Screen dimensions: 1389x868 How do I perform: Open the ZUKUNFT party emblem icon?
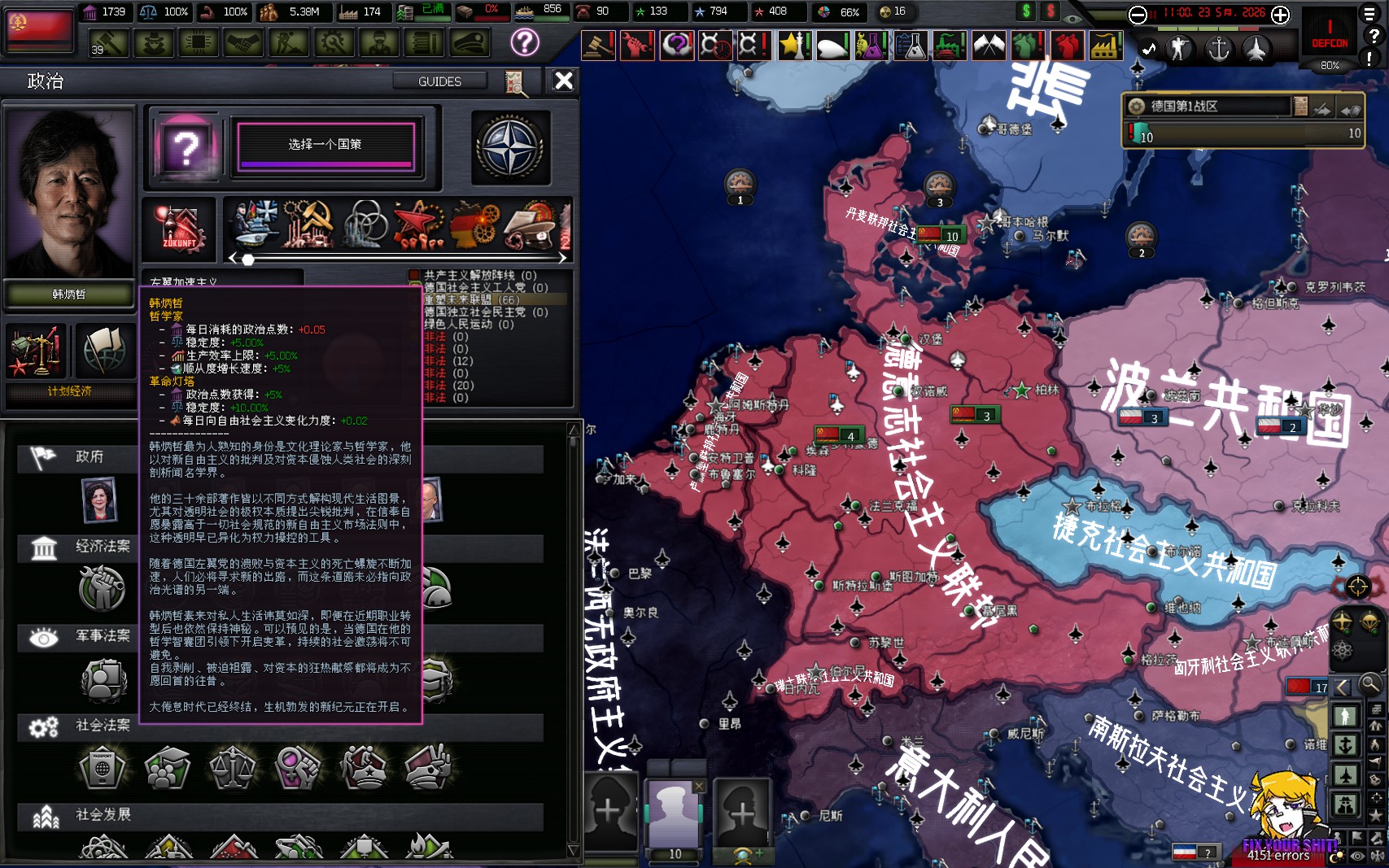click(180, 227)
